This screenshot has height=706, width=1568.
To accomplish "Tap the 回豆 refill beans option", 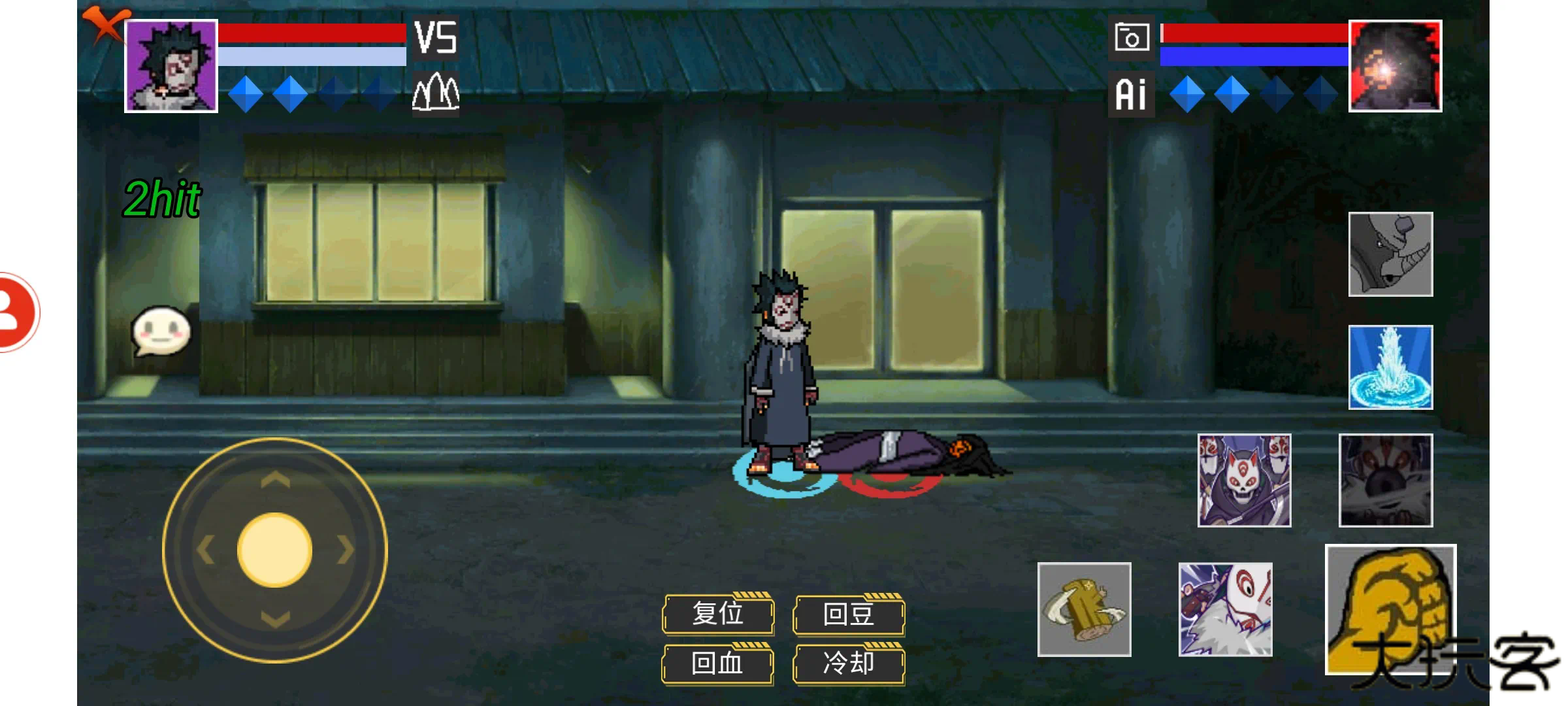I will [x=849, y=615].
